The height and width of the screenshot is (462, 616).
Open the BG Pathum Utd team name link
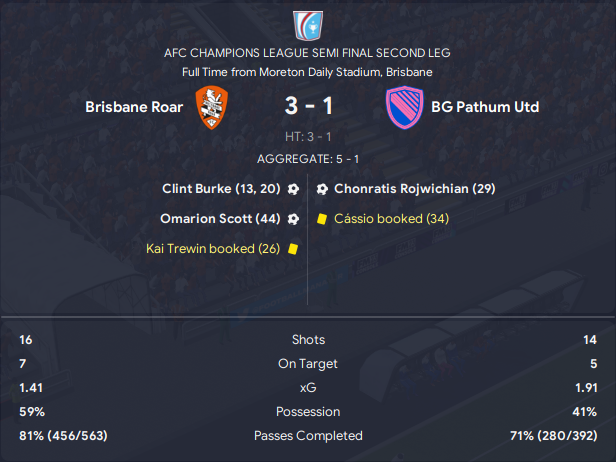485,107
